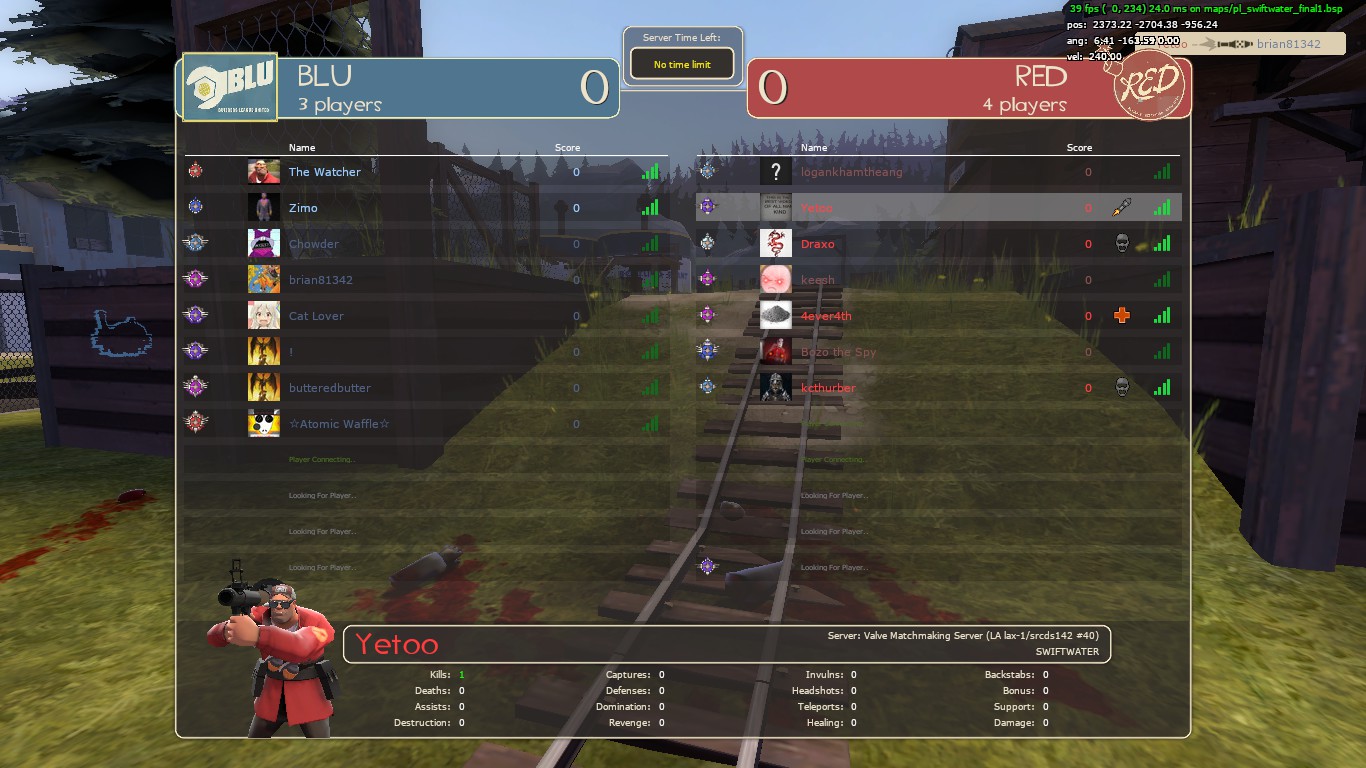Click the No time limit button
Viewport: 1366px width, 768px height.
point(681,62)
